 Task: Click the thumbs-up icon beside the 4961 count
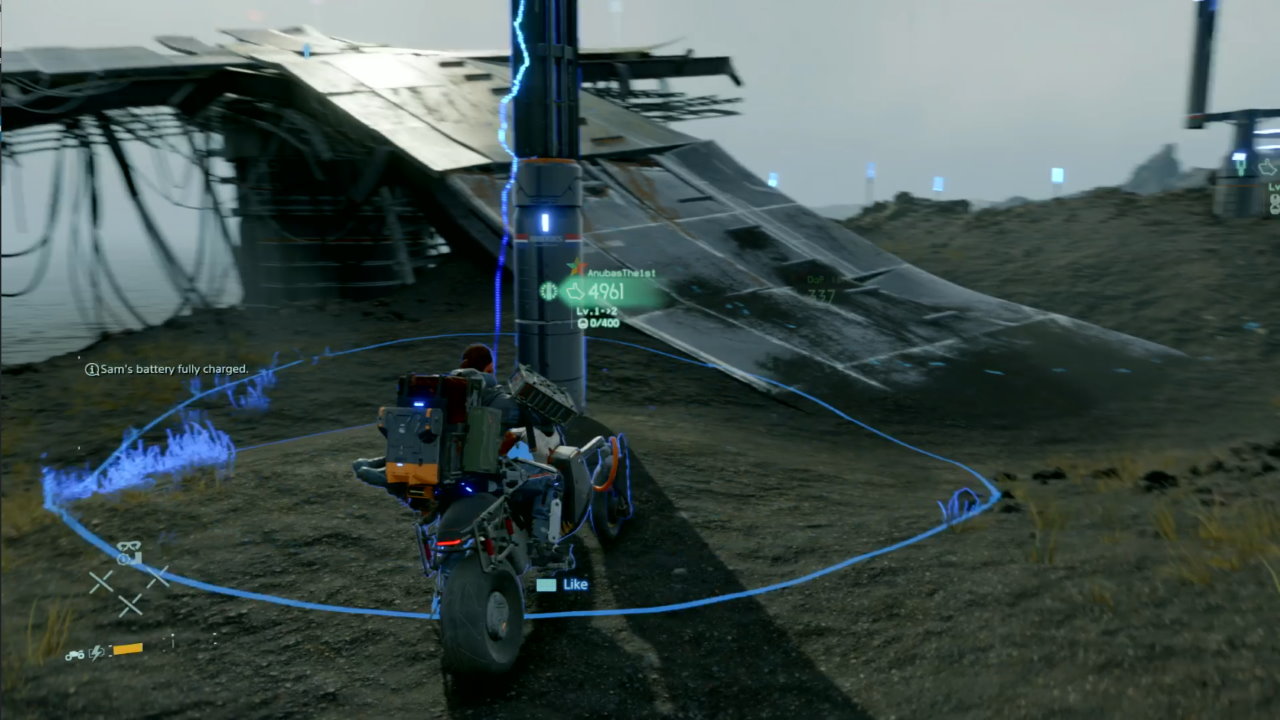coord(576,292)
